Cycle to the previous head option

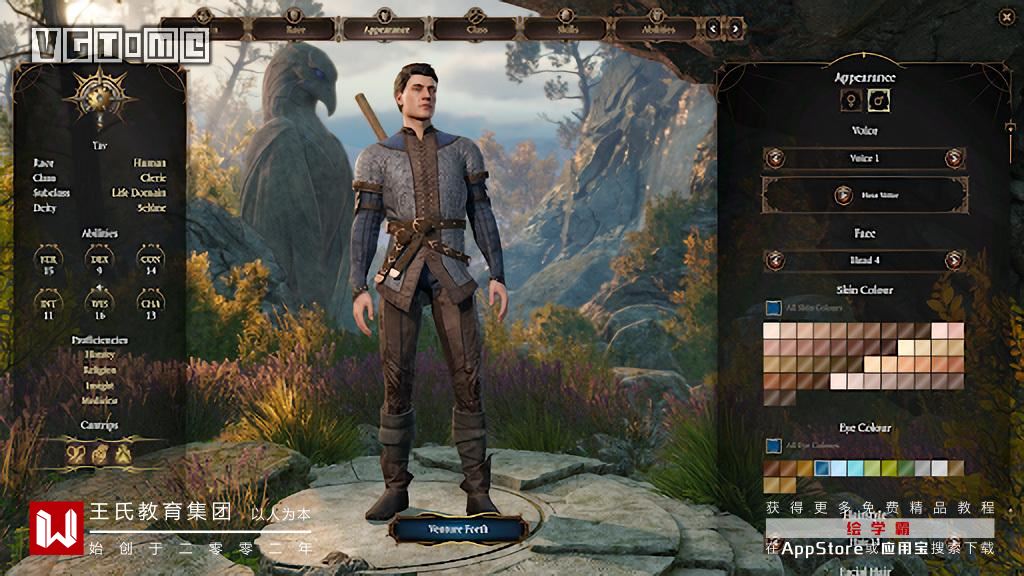click(x=775, y=261)
